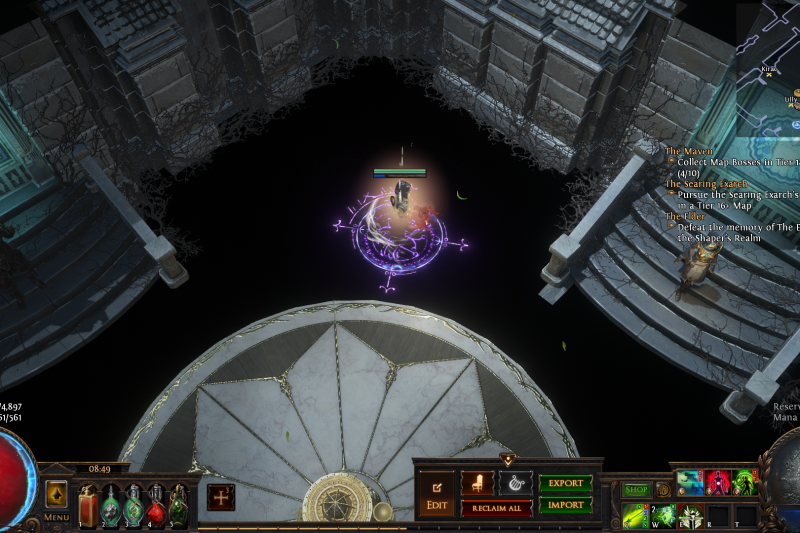The image size is (800, 533).
Task: Collapse the hideout panel arrow
Action: point(507,460)
